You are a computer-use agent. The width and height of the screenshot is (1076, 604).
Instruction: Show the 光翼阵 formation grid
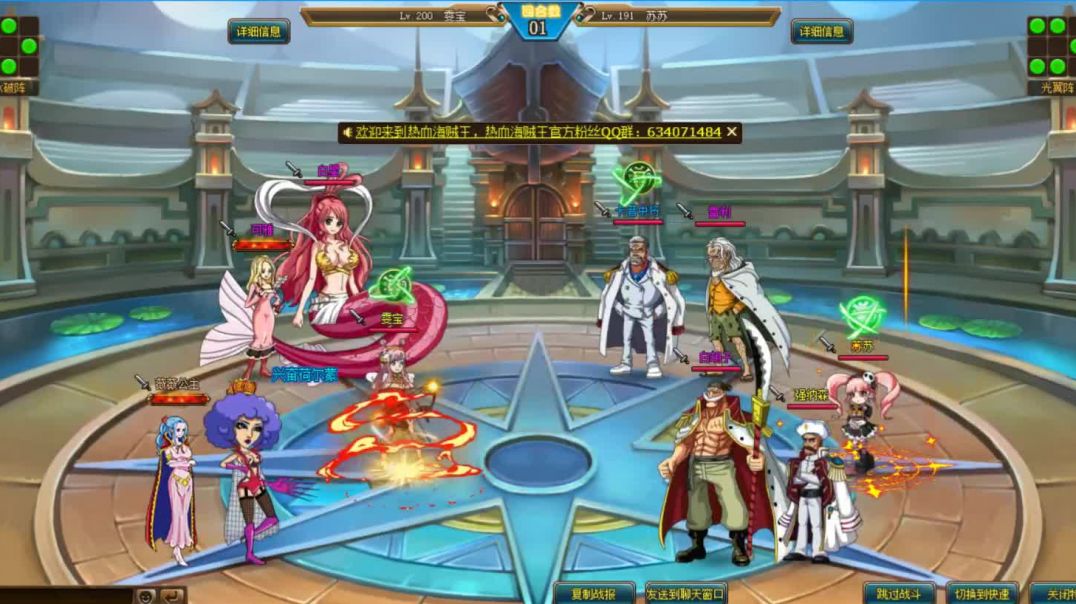pyautogui.click(x=1051, y=46)
